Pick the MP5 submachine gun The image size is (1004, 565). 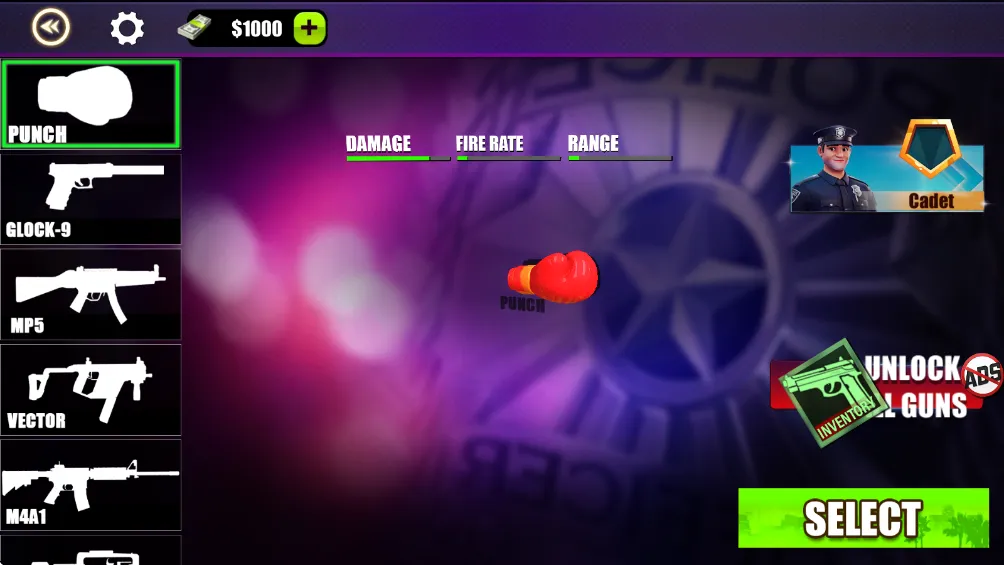click(91, 294)
